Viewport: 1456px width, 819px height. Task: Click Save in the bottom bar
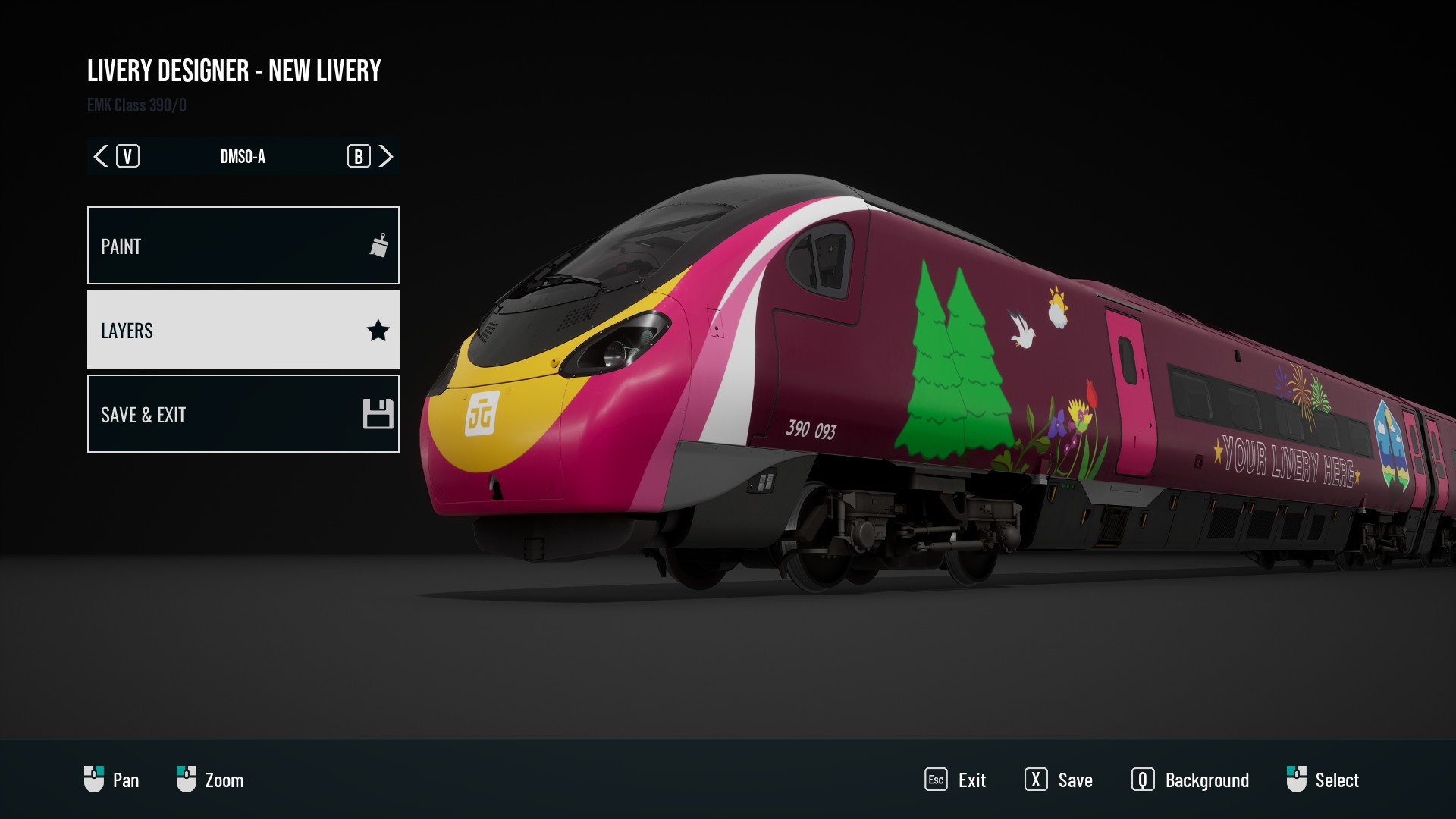1059,780
